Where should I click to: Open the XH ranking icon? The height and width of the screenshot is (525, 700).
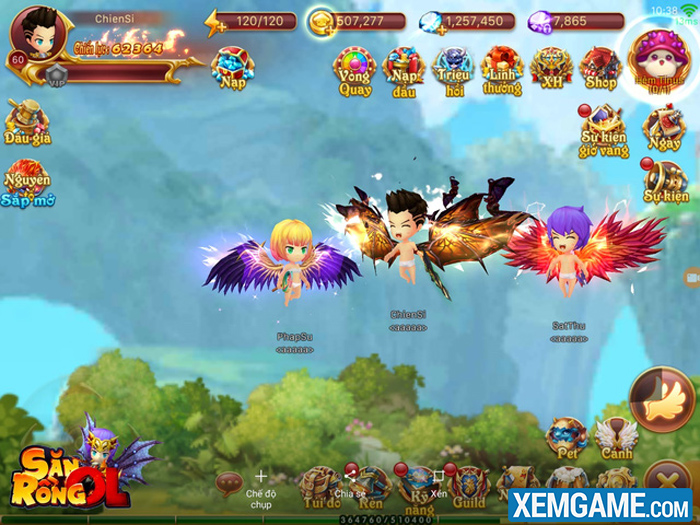click(x=551, y=68)
